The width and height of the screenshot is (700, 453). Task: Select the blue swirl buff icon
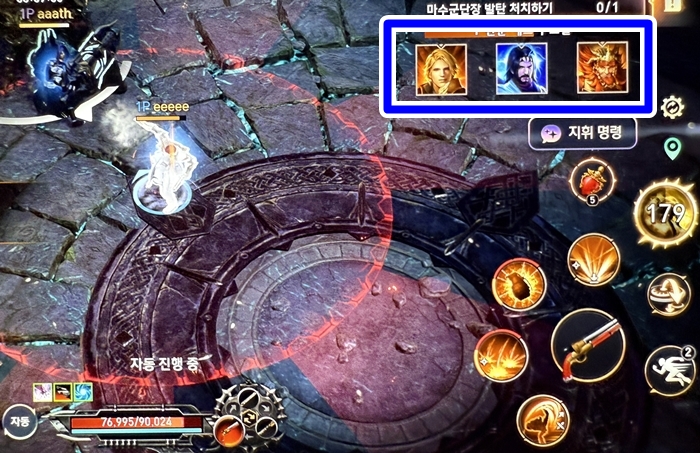coord(83,392)
